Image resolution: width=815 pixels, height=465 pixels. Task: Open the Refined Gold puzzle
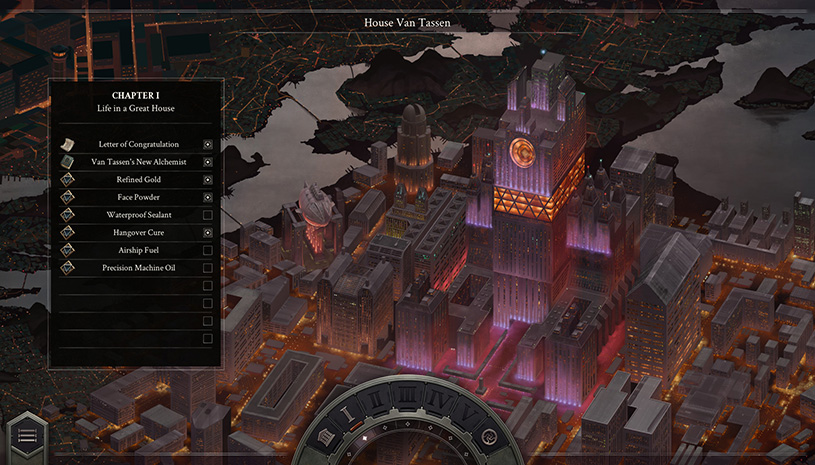pyautogui.click(x=138, y=180)
